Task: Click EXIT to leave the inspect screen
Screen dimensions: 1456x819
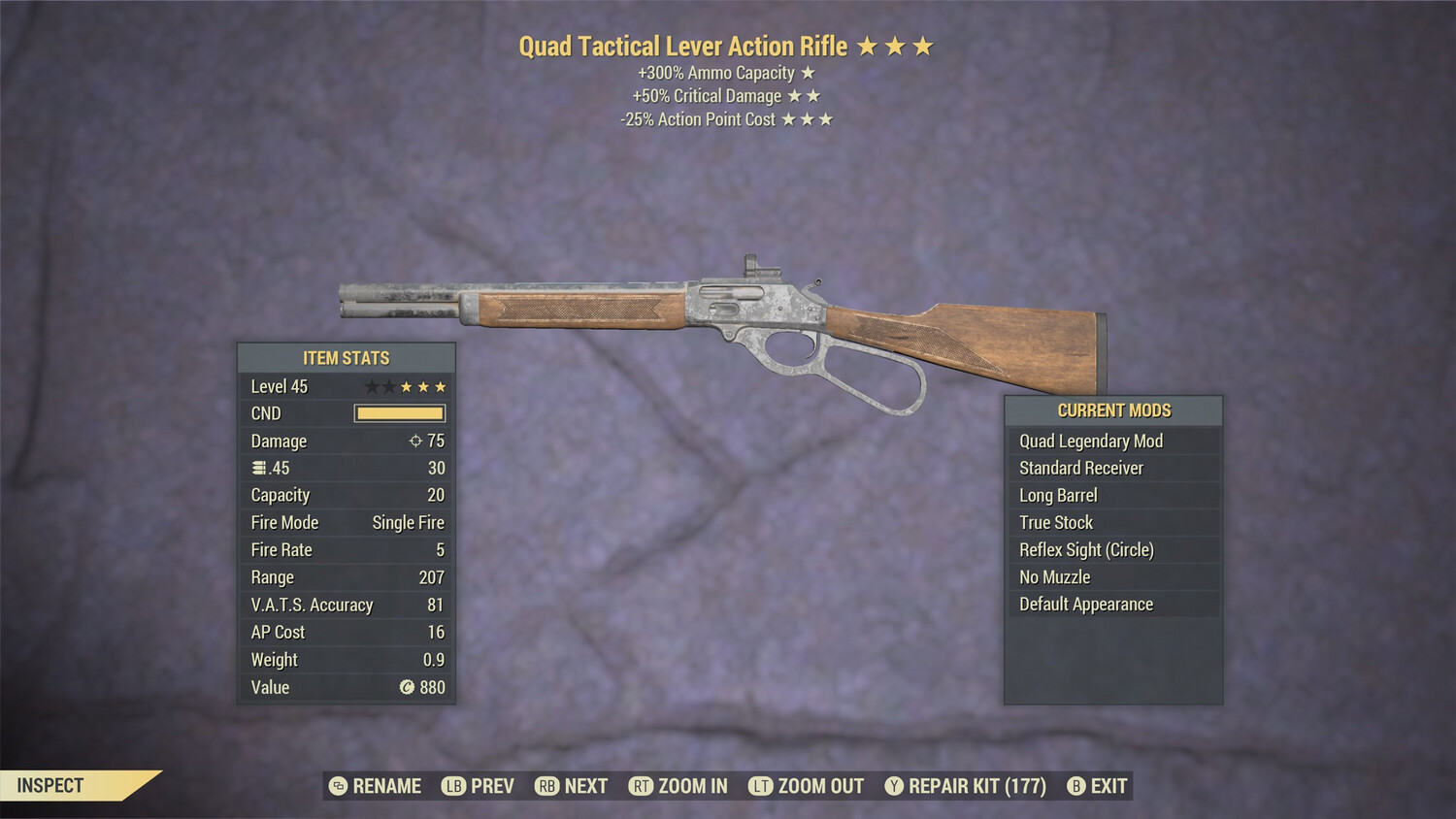Action: [x=1107, y=786]
